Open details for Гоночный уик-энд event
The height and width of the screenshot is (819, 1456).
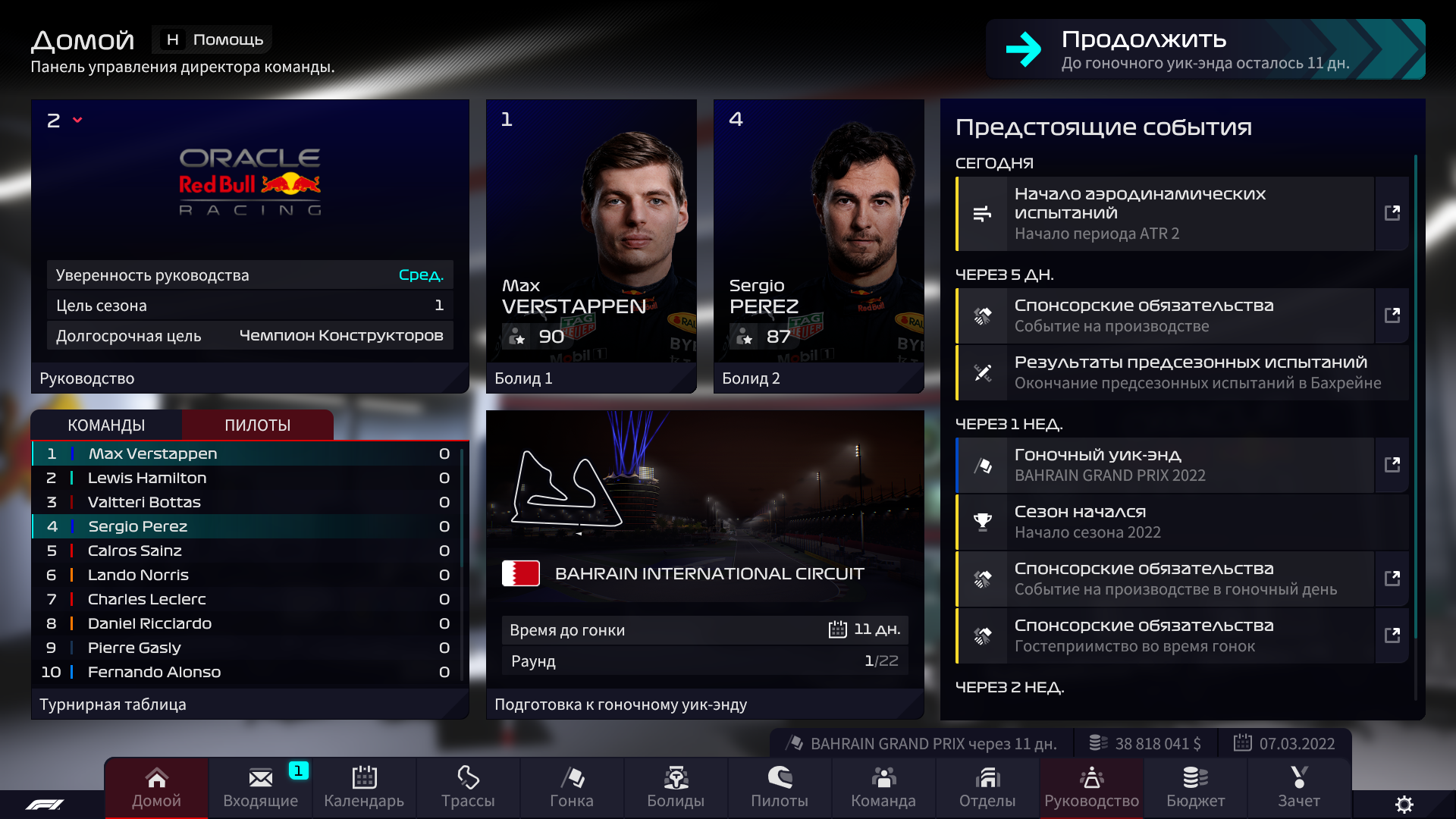pyautogui.click(x=1393, y=465)
